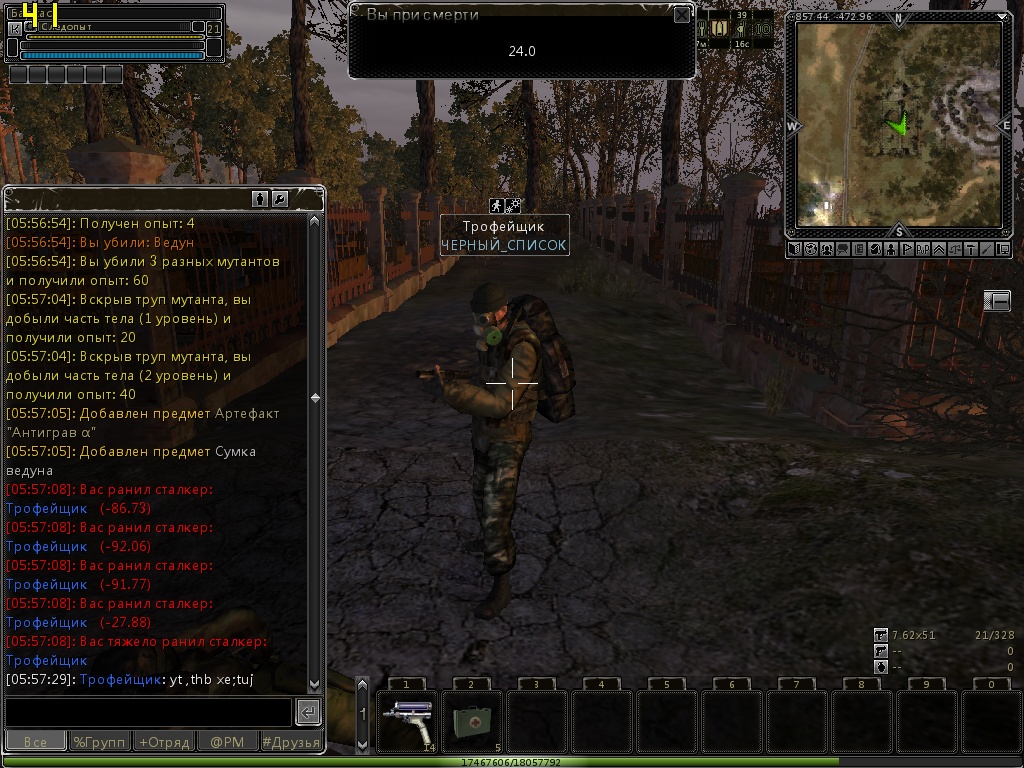Select the "+Отряд" chat tab
This screenshot has height=768, width=1024.
click(x=163, y=742)
